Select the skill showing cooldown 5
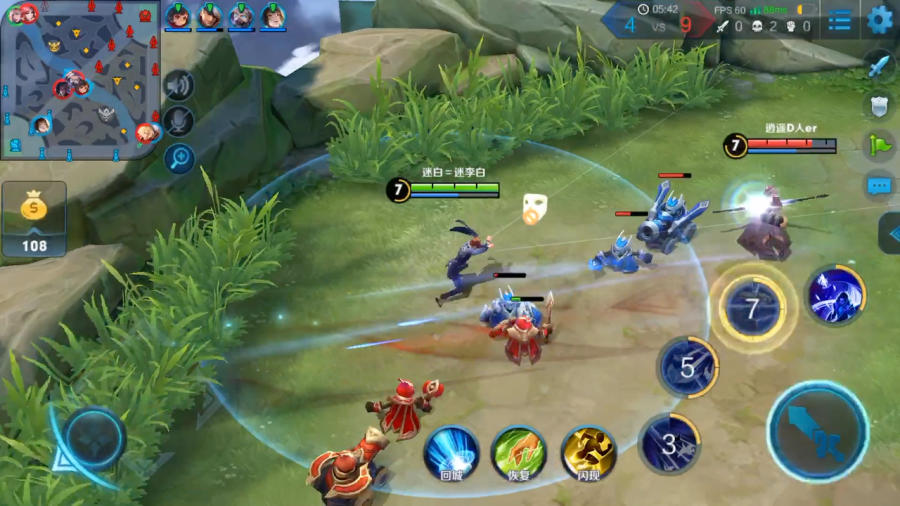The width and height of the screenshot is (900, 506). point(688,366)
